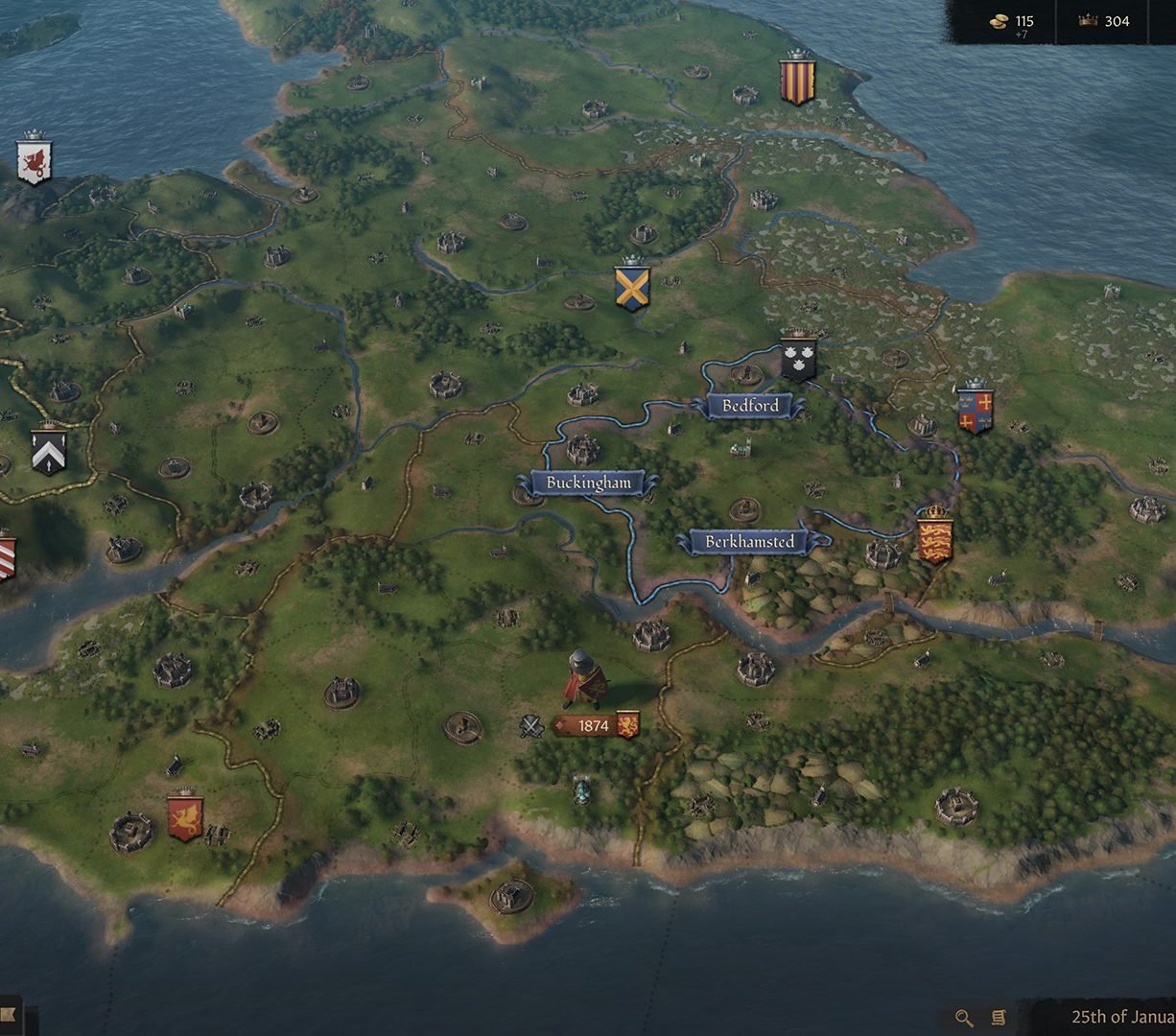1176x1036 pixels.
Task: Open the scroll icon beside the date
Action: coord(998,1018)
